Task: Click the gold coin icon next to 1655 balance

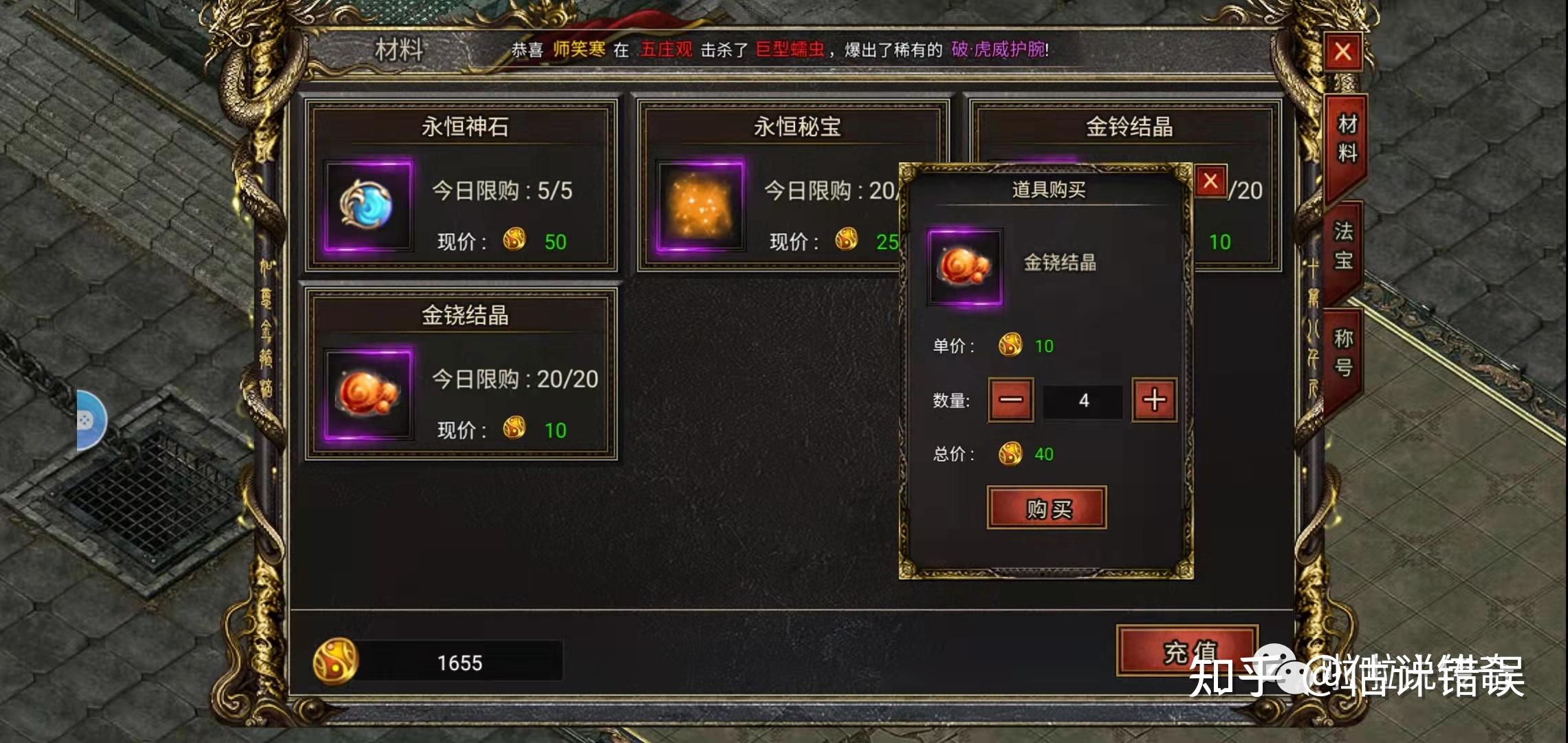Action: point(336,663)
